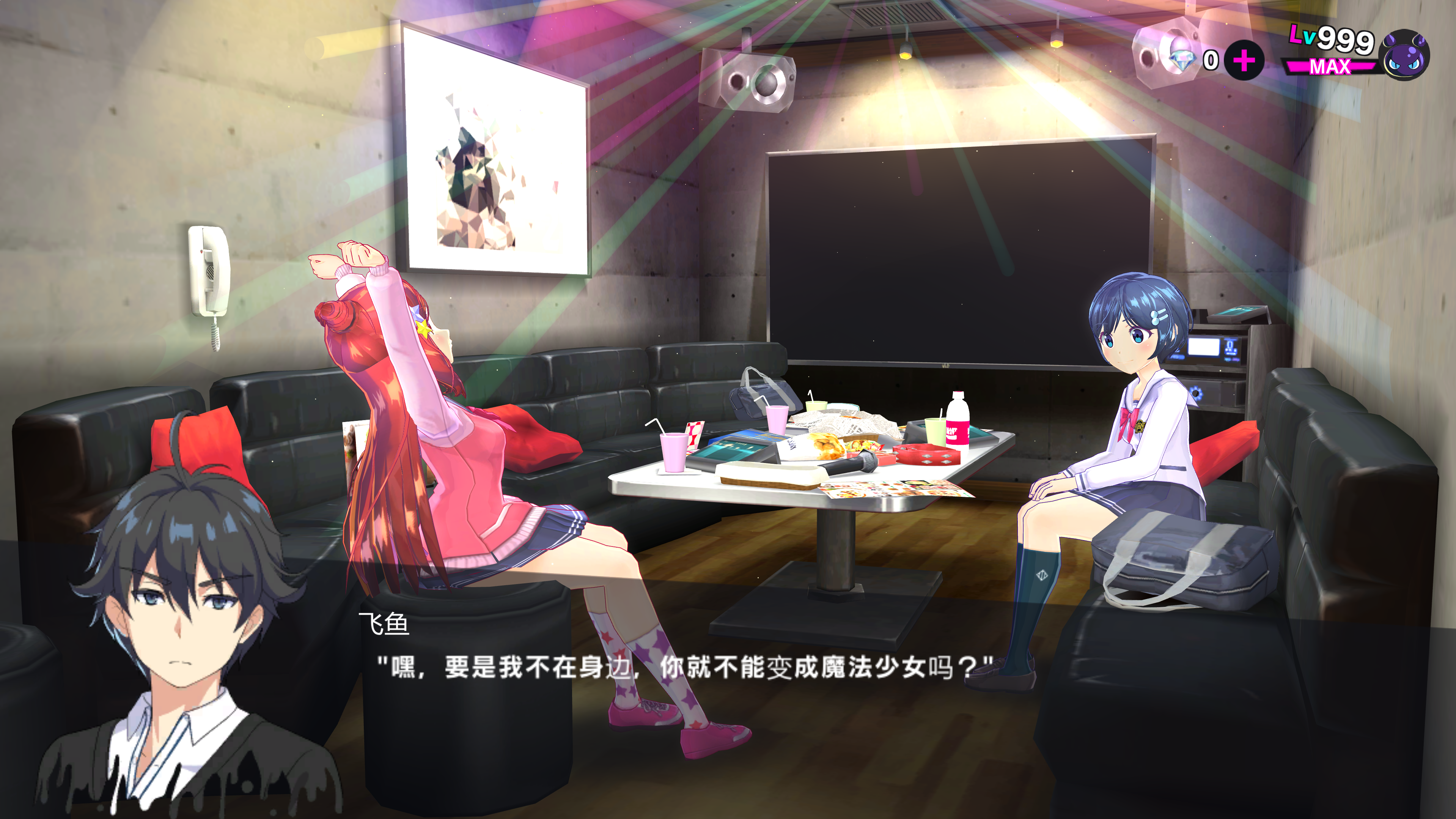Click the pink drink cup with straw
The image size is (1456, 819).
[674, 452]
